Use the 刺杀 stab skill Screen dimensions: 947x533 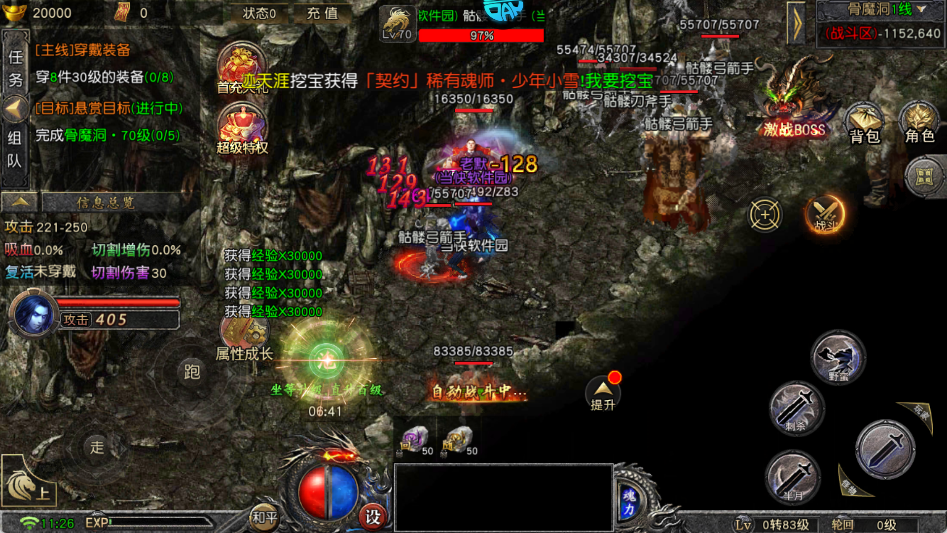click(x=796, y=408)
